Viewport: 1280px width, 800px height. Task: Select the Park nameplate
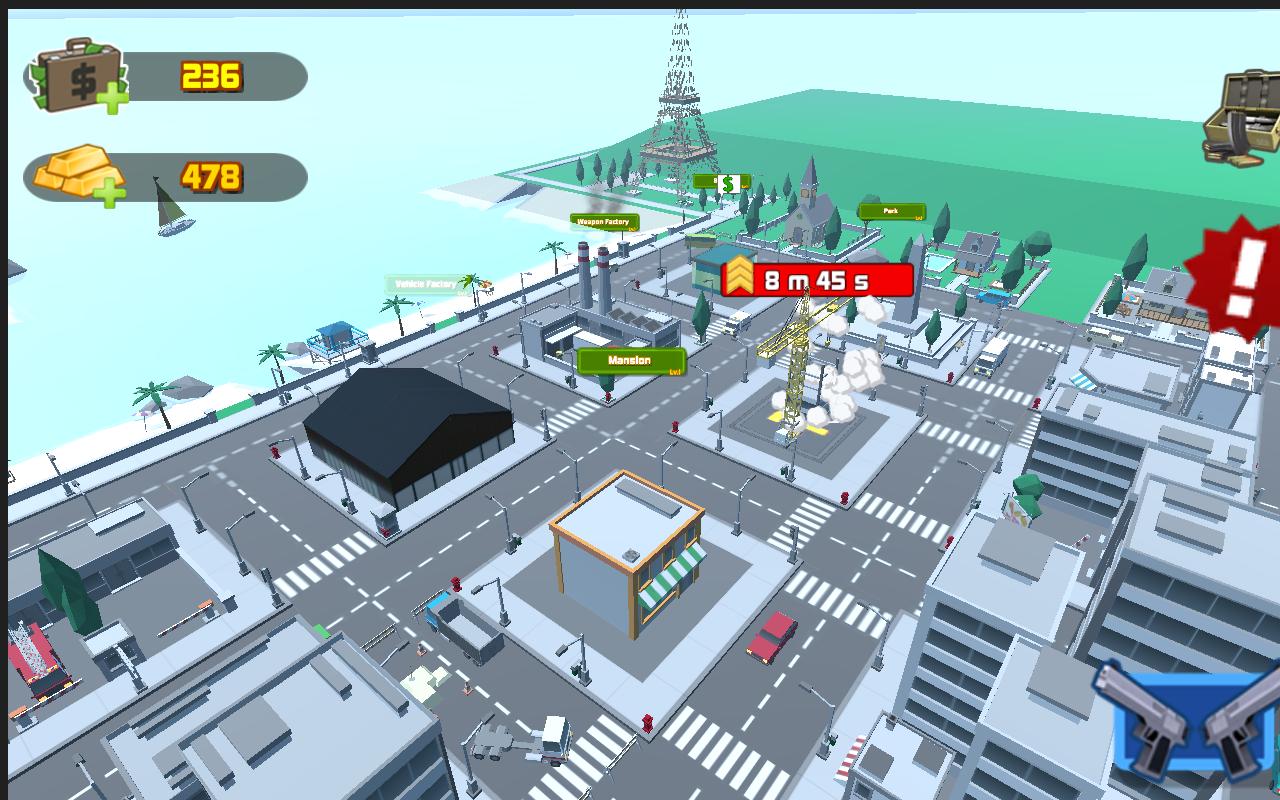point(890,211)
